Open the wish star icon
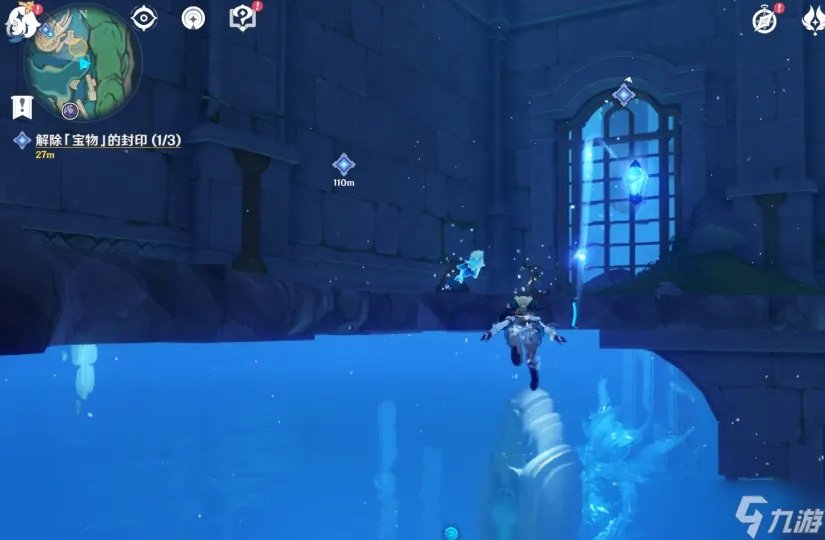Viewport: 825px width, 540px height. (194, 18)
